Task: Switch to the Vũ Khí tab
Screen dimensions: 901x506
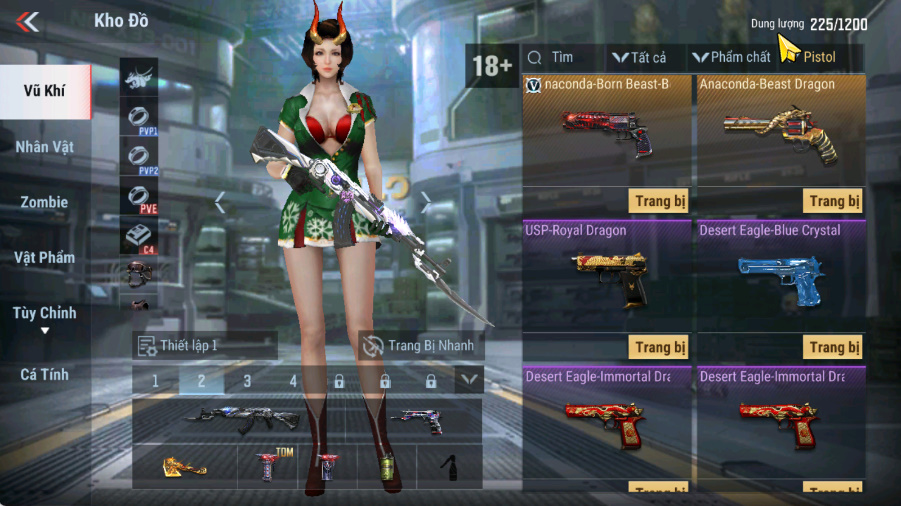Action: coord(44,91)
